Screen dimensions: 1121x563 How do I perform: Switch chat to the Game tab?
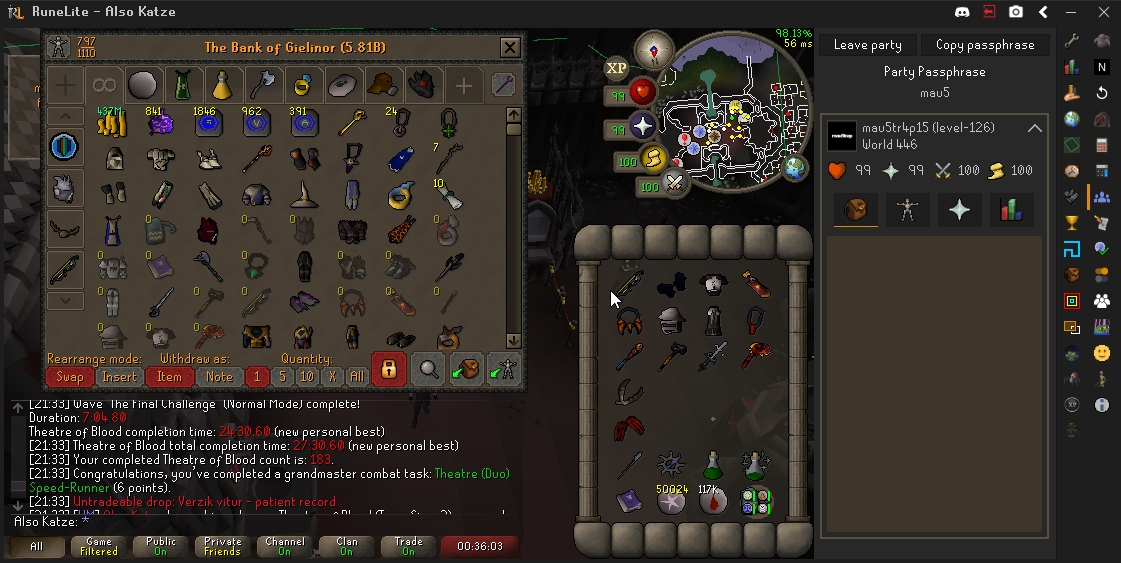(x=99, y=547)
